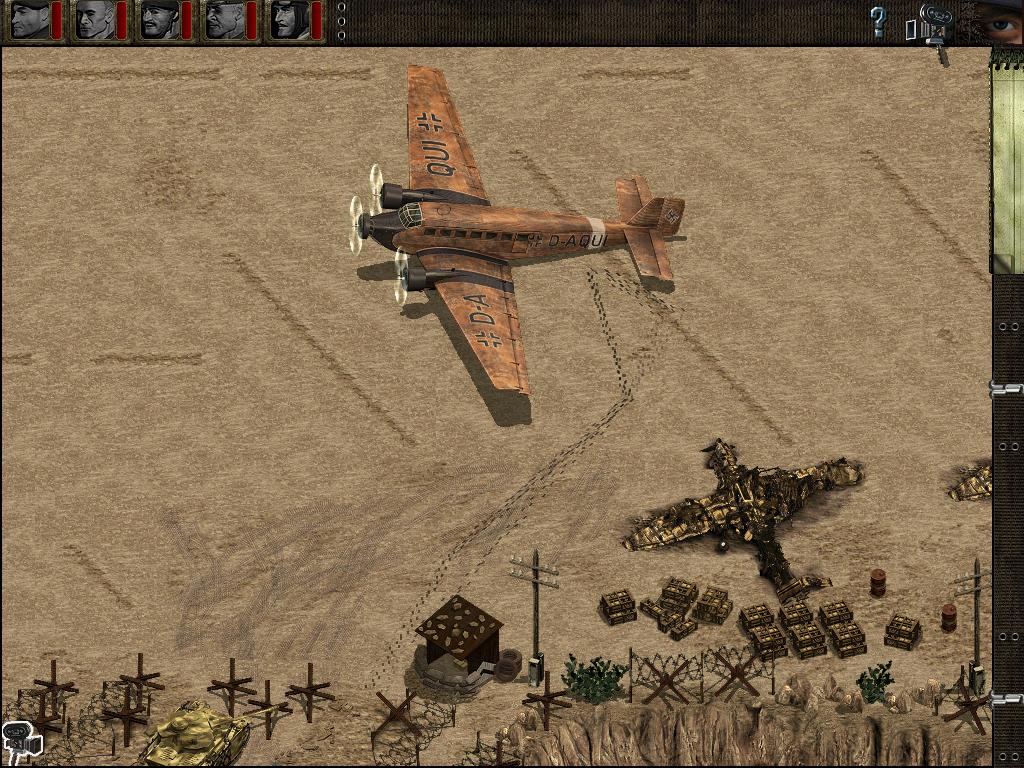
Task: Open the green notepad on the side panel
Action: pyautogui.click(x=1006, y=160)
